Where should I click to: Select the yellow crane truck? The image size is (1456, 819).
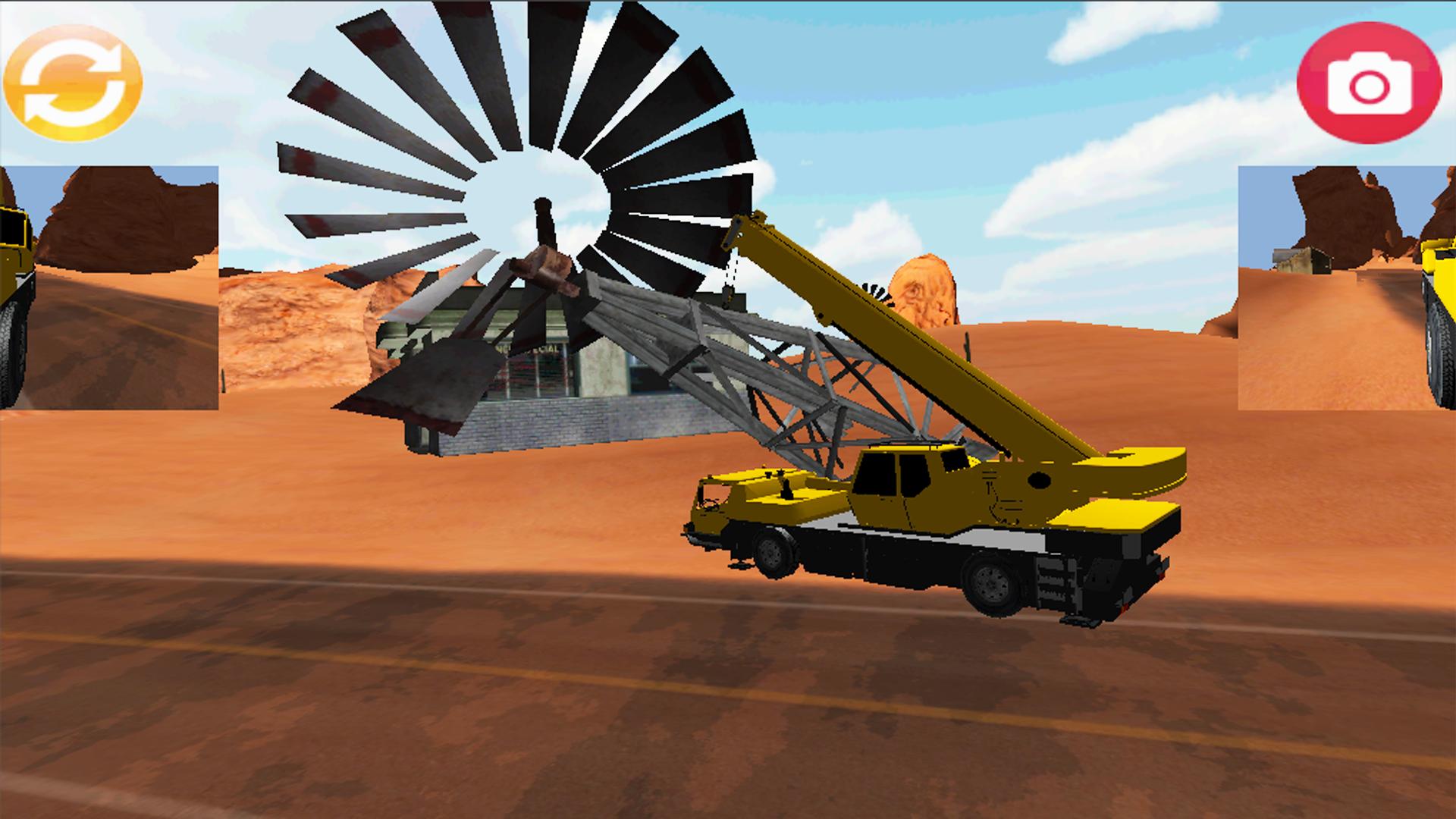point(910,531)
